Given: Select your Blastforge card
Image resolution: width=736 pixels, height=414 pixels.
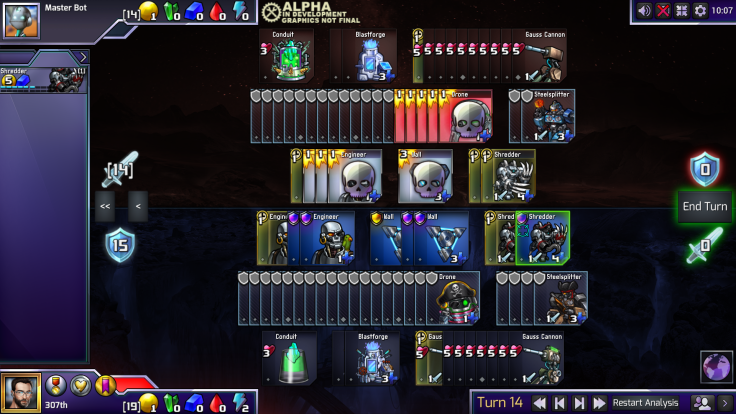Looking at the screenshot, I should pos(372,357).
